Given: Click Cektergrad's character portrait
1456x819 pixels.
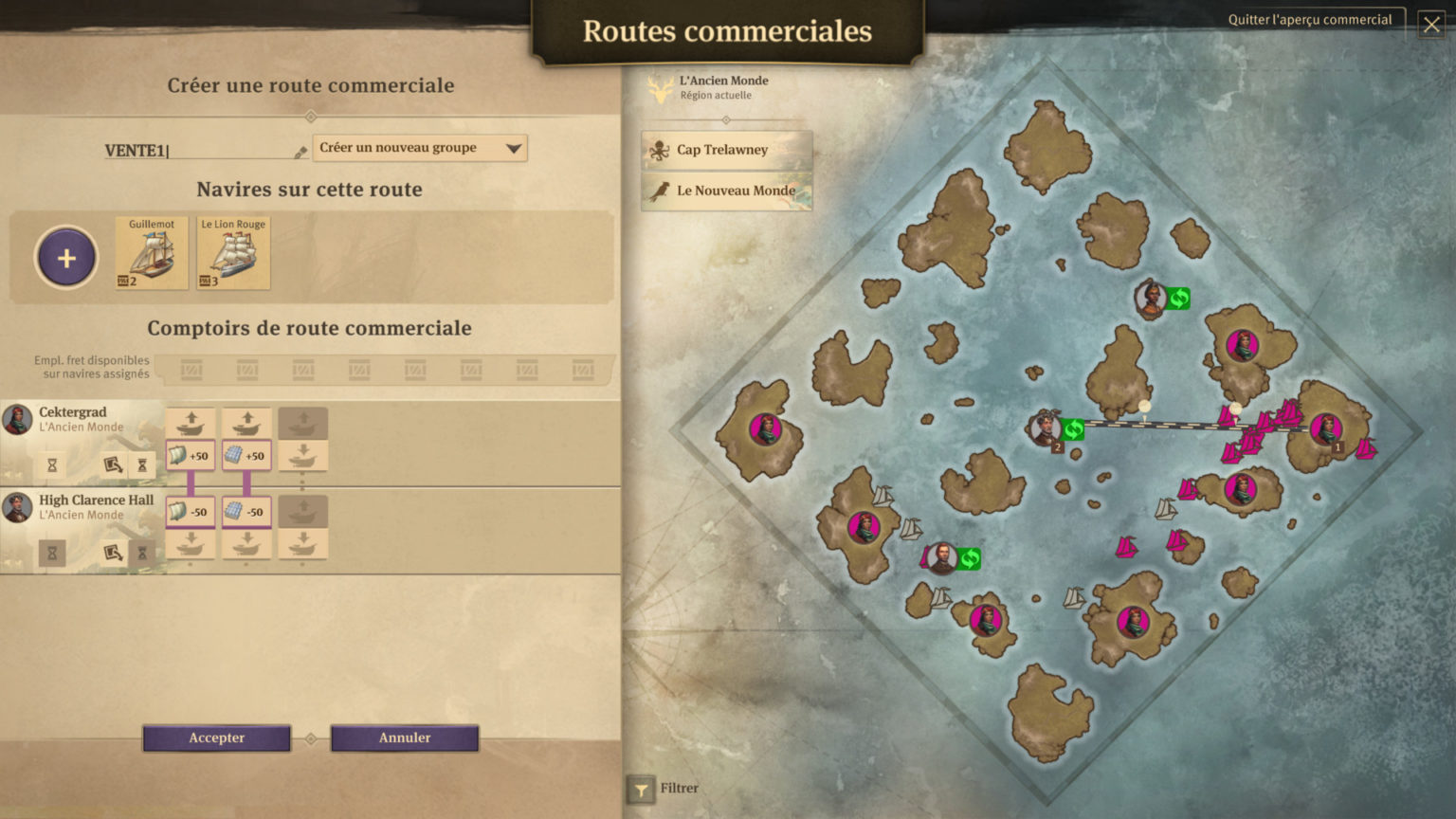Looking at the screenshot, I should (16, 418).
